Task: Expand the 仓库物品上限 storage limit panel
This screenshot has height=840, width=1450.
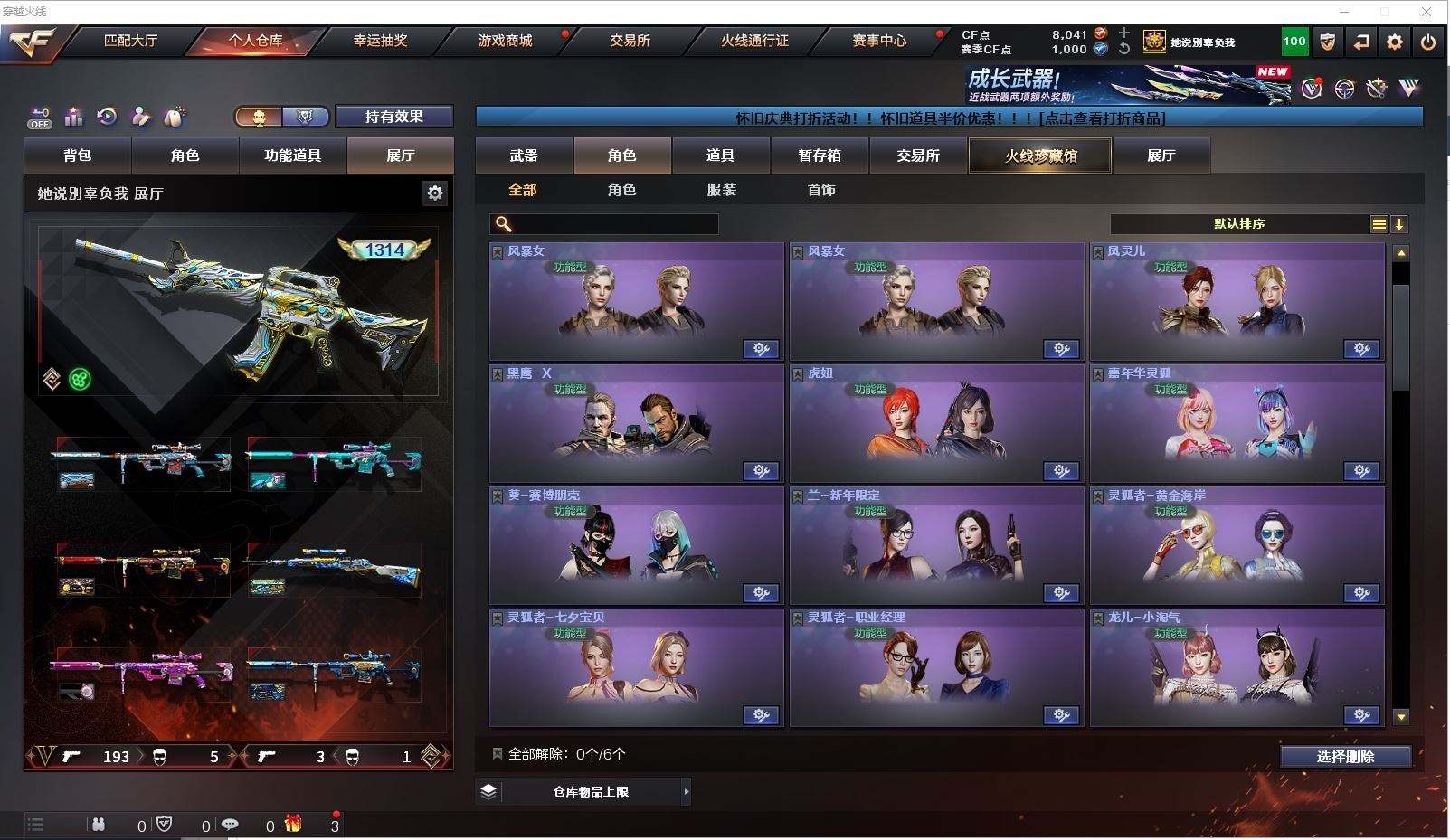Action: pyautogui.click(x=591, y=792)
